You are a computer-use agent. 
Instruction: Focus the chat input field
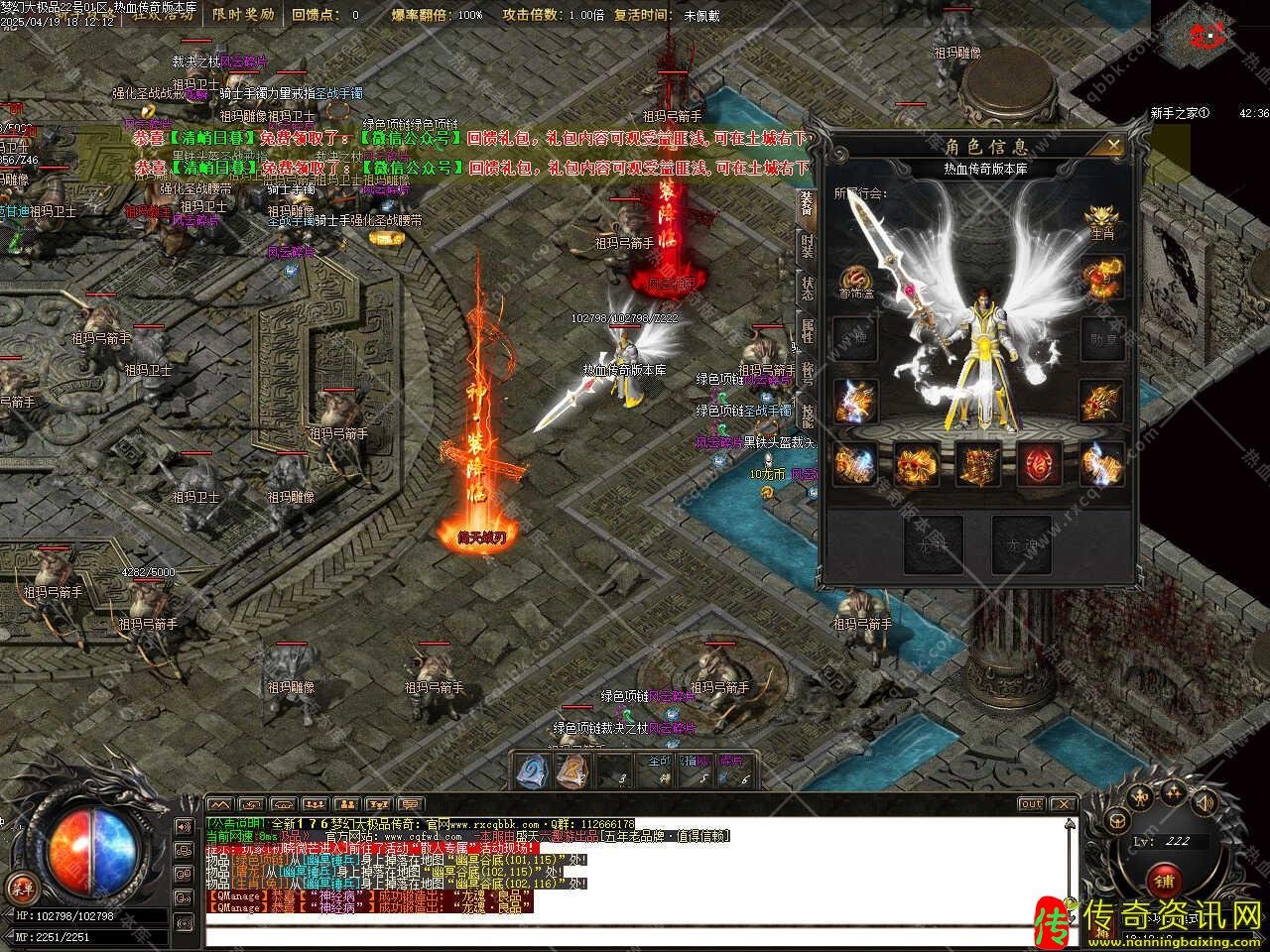click(635, 935)
